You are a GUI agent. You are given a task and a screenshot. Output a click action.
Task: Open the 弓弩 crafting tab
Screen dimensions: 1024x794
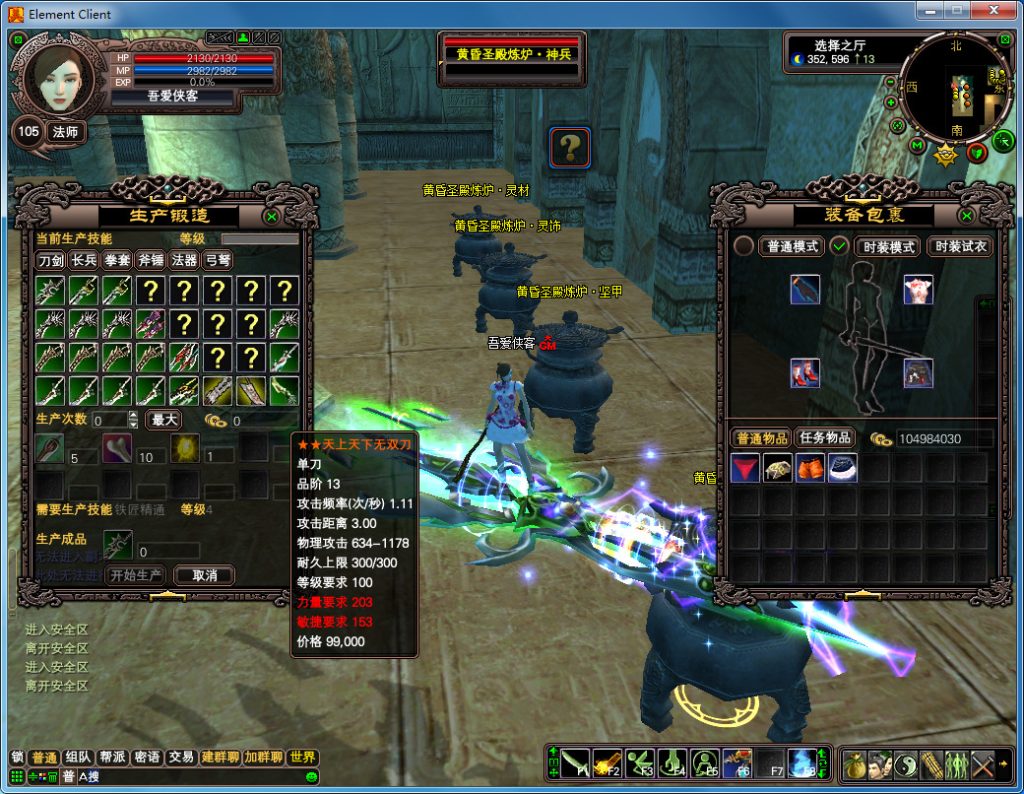point(217,261)
